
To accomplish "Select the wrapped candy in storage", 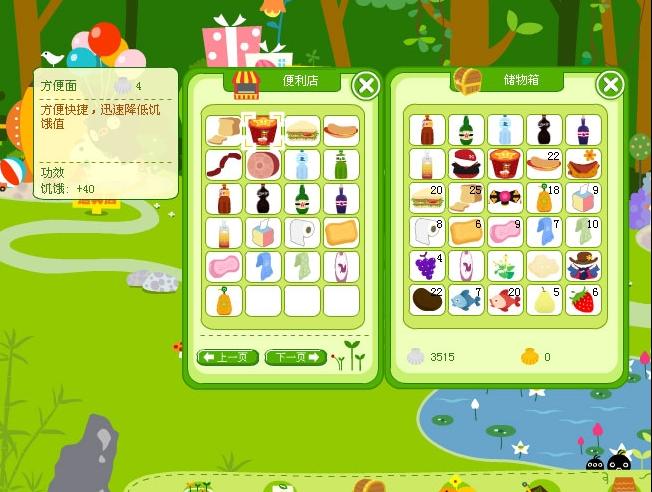I will [505, 198].
